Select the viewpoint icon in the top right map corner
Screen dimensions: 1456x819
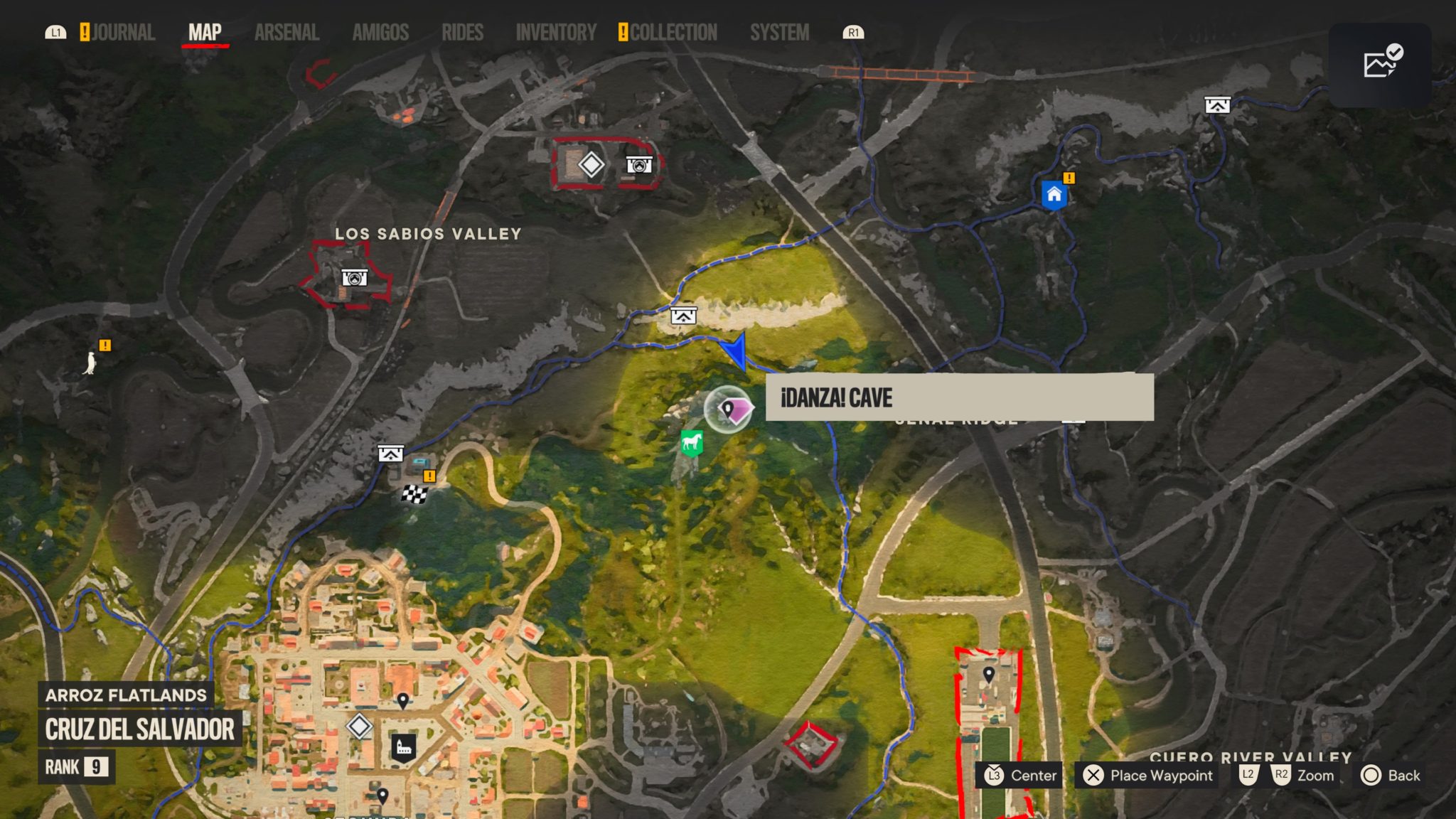coord(1217,104)
